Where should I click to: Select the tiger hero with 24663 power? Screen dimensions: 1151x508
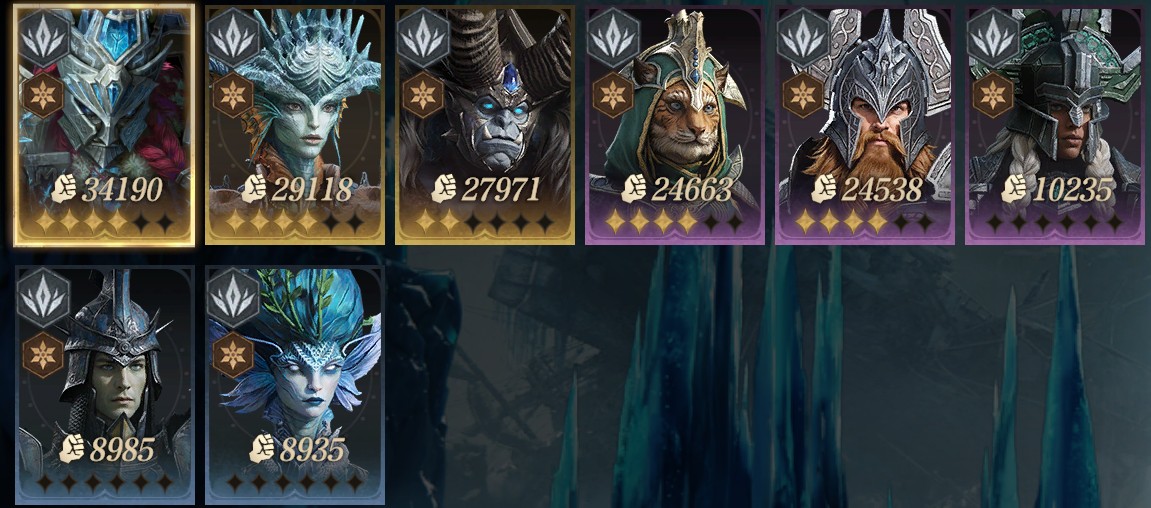click(x=674, y=125)
